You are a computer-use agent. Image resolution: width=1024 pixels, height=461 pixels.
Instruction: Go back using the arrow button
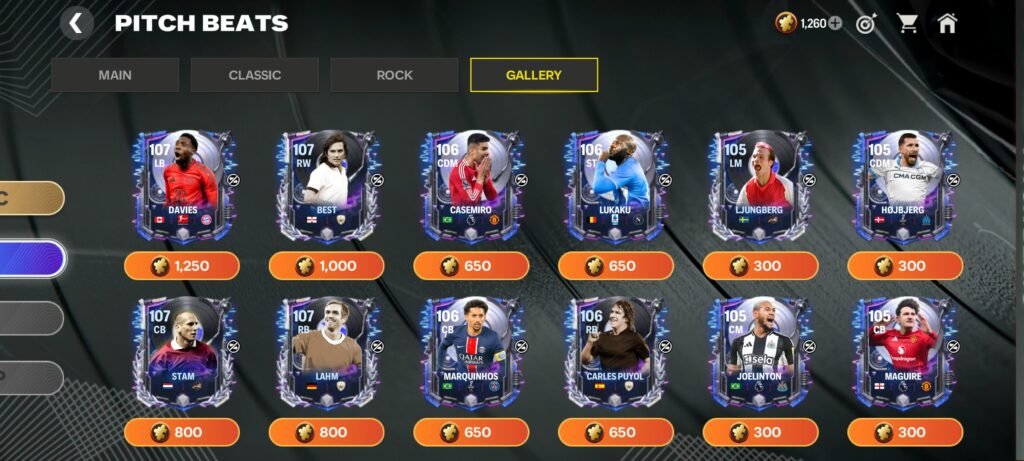click(76, 23)
